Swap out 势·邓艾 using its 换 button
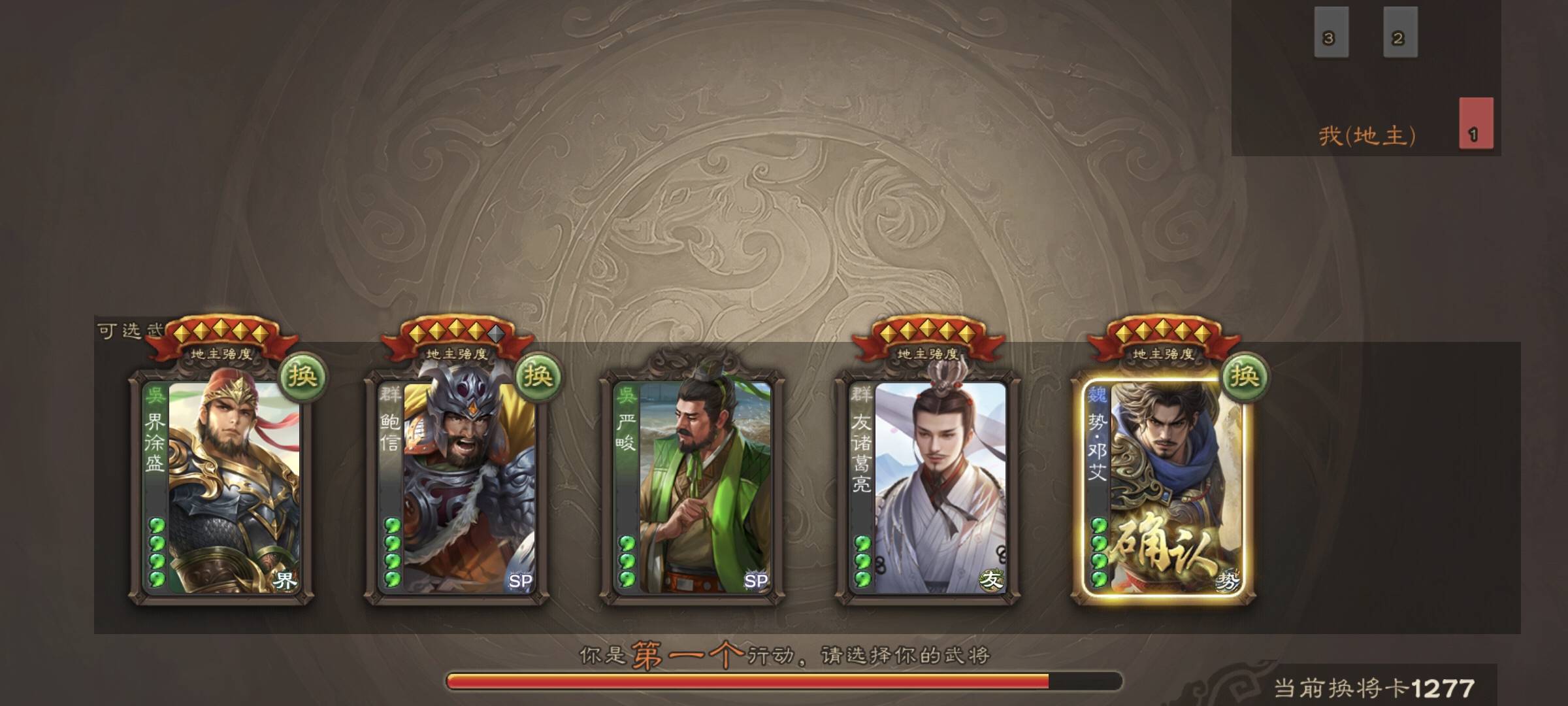This screenshot has height=706, width=1568. click(1244, 376)
